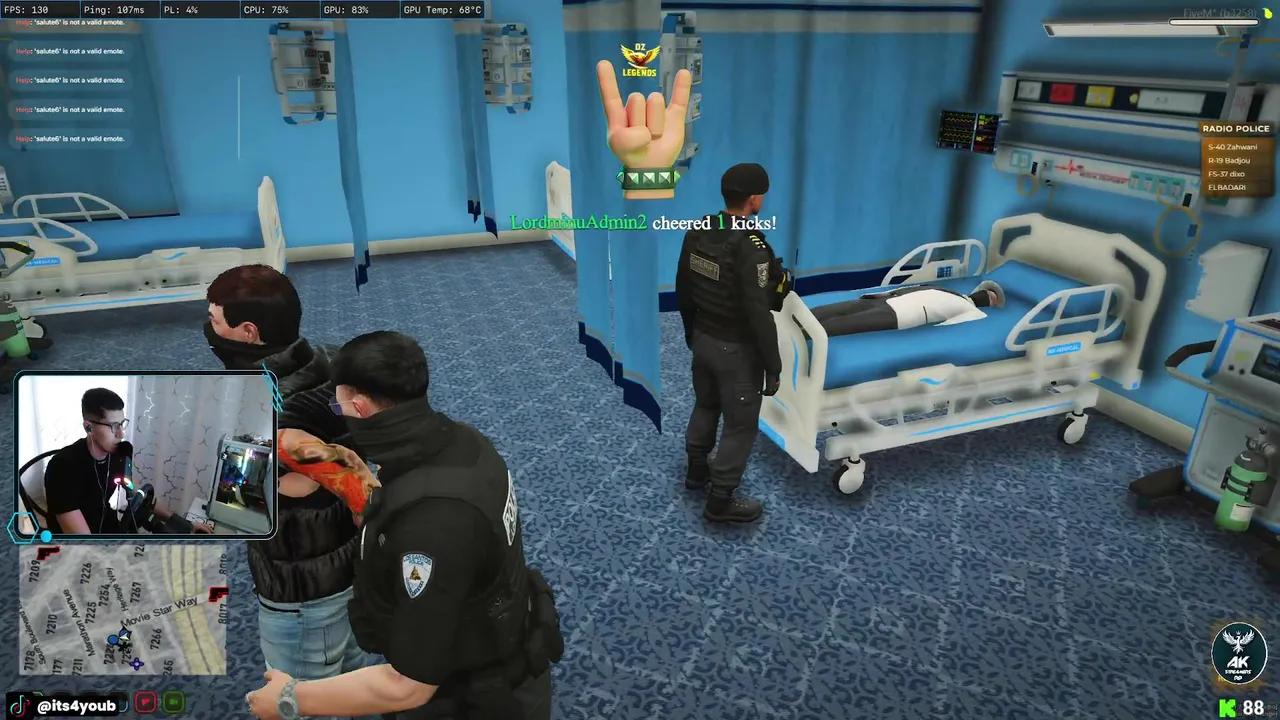Expand the webcam overlay frame
This screenshot has height=720, width=1280.
145,455
